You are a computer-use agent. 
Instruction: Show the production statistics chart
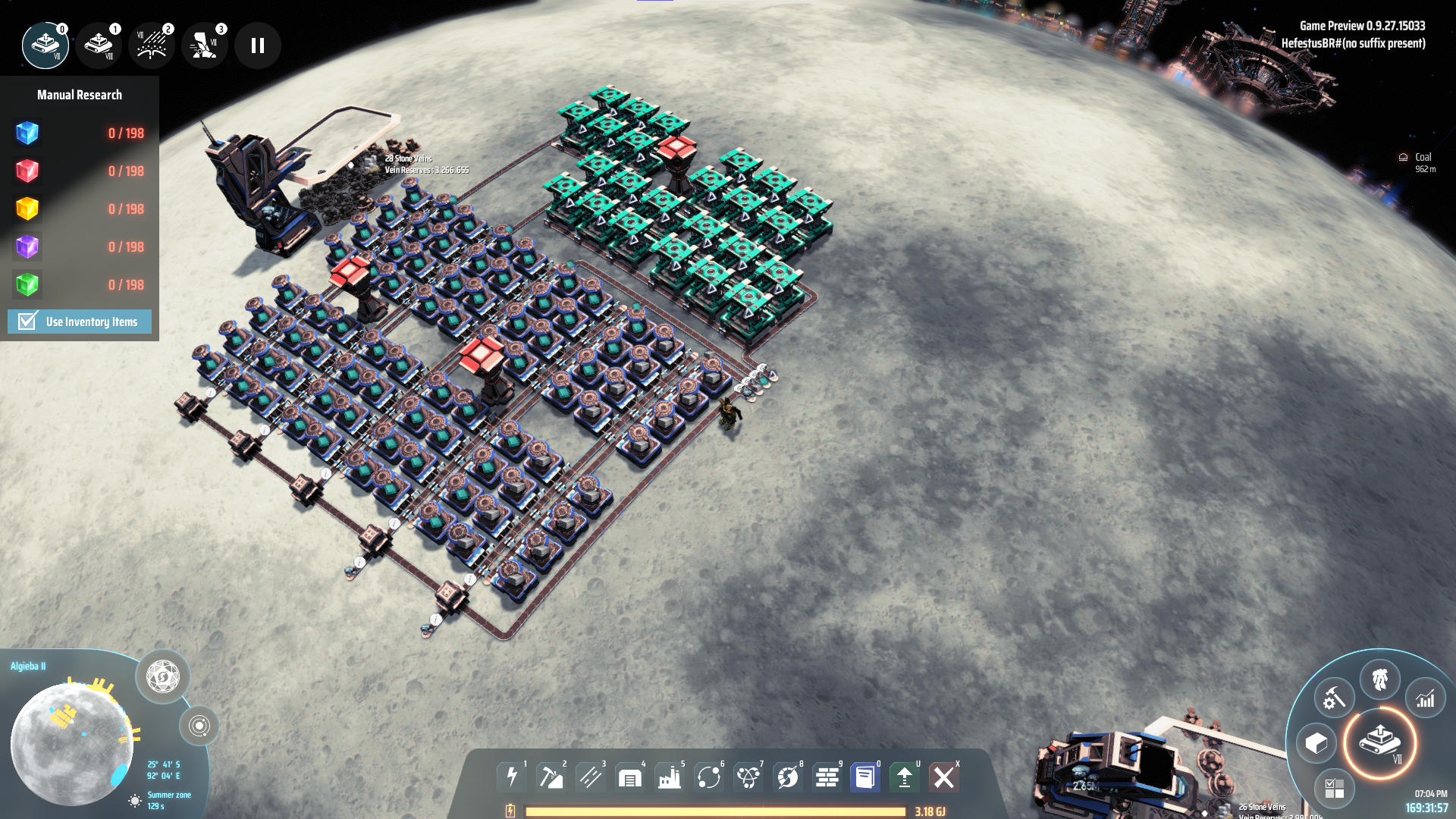pos(1426,698)
